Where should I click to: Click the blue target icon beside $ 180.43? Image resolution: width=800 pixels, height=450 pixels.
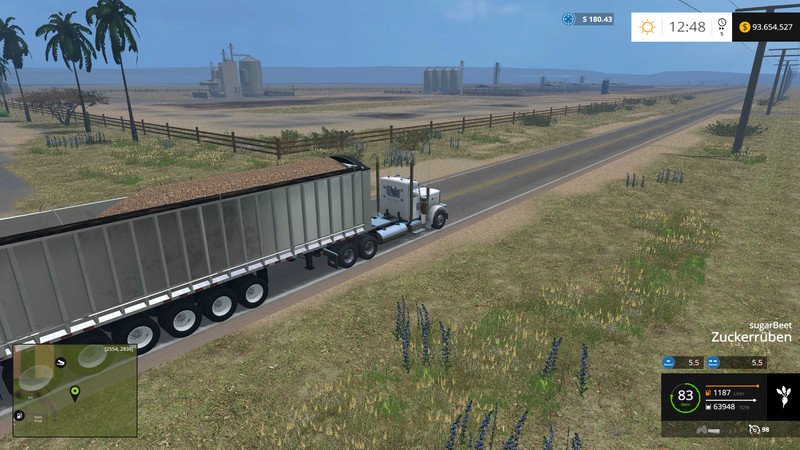pyautogui.click(x=568, y=19)
